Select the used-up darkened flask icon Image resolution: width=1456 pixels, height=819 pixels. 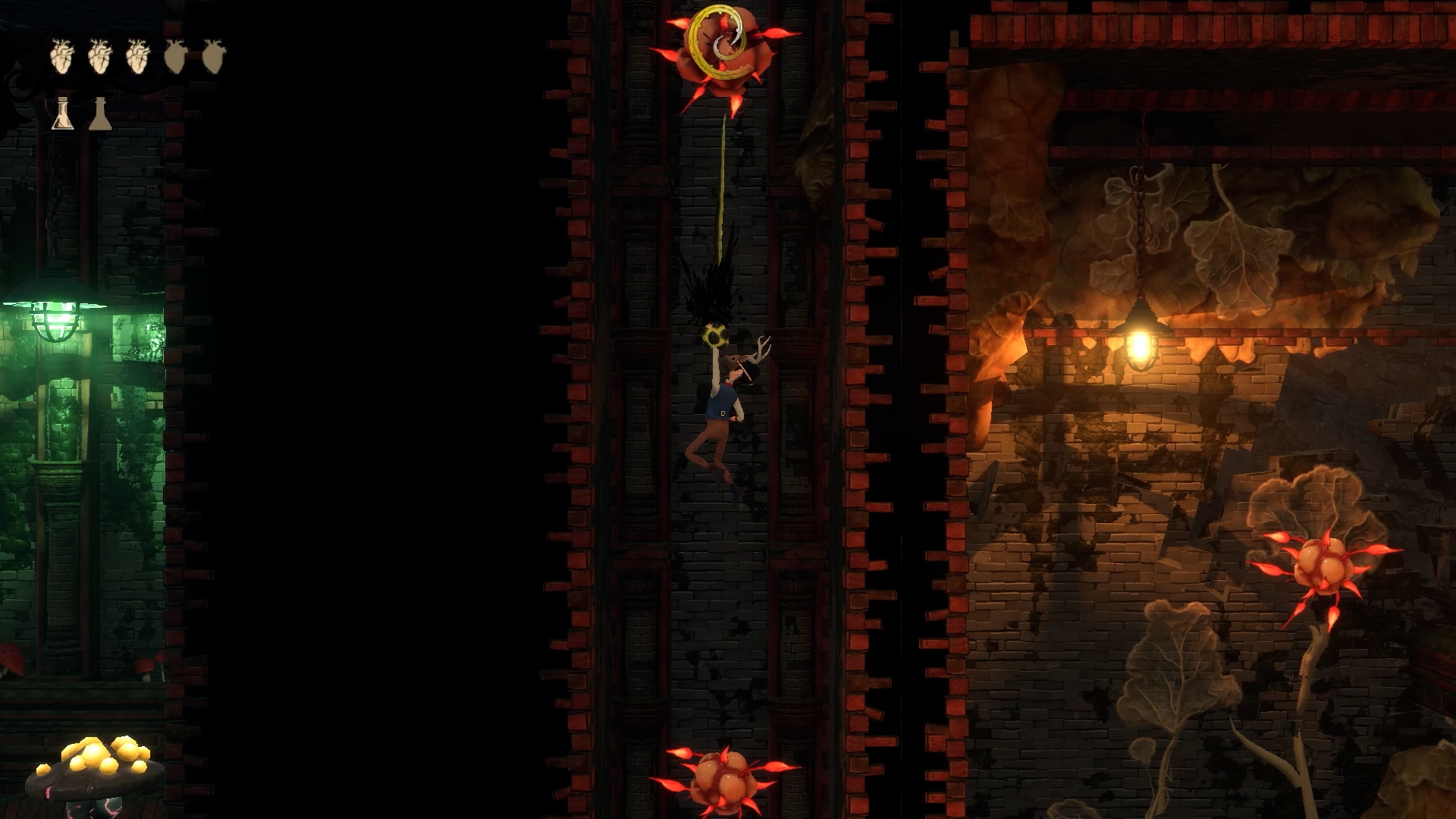[100, 114]
